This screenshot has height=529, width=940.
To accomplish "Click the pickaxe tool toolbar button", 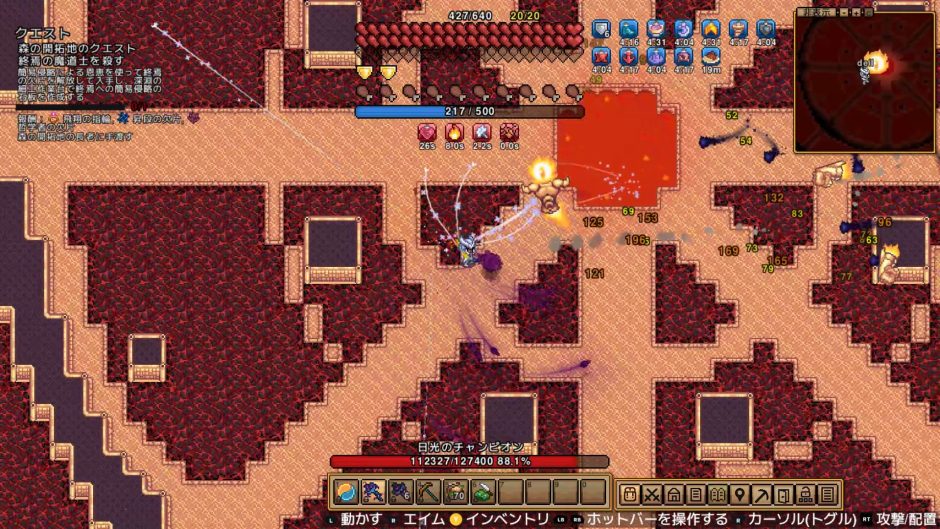I will point(762,494).
